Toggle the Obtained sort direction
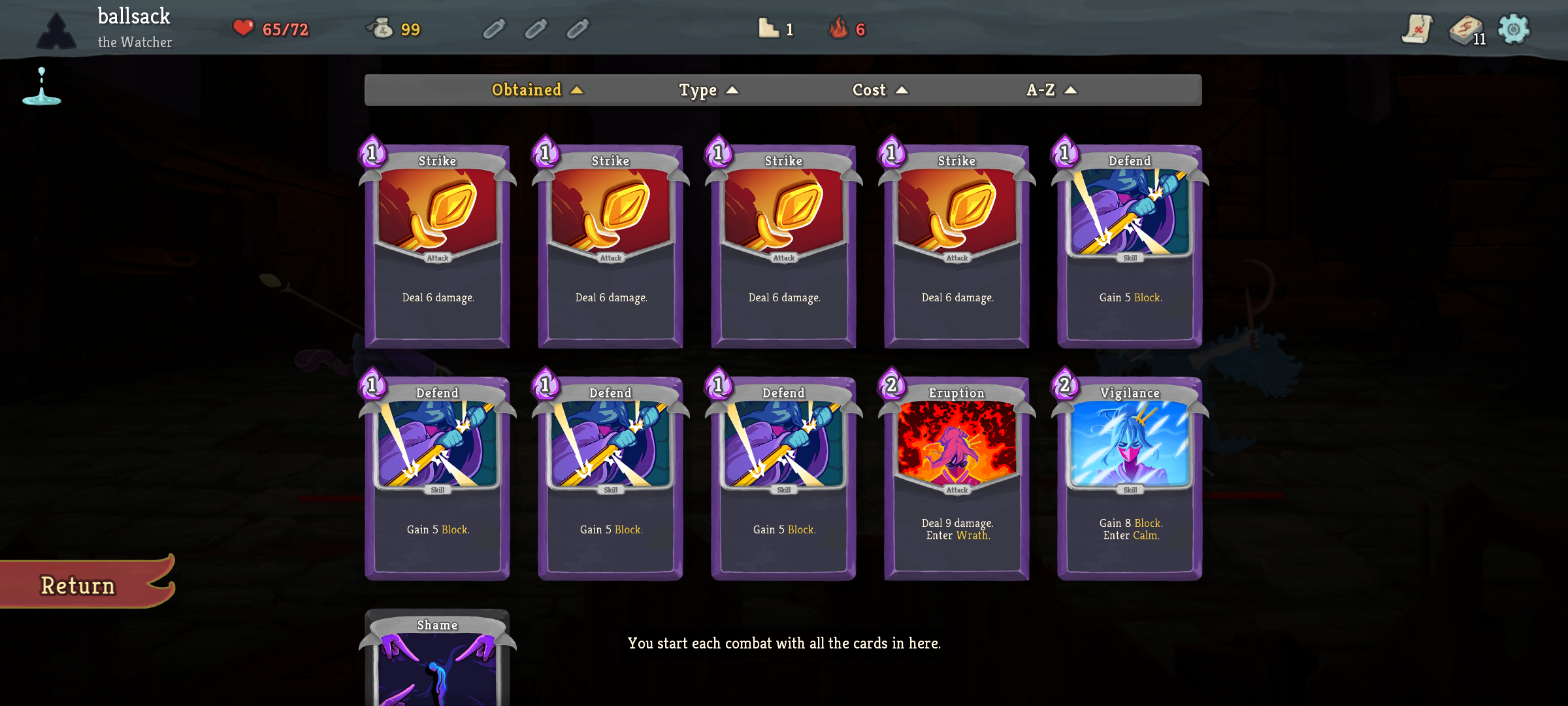1568x706 pixels. 576,90
